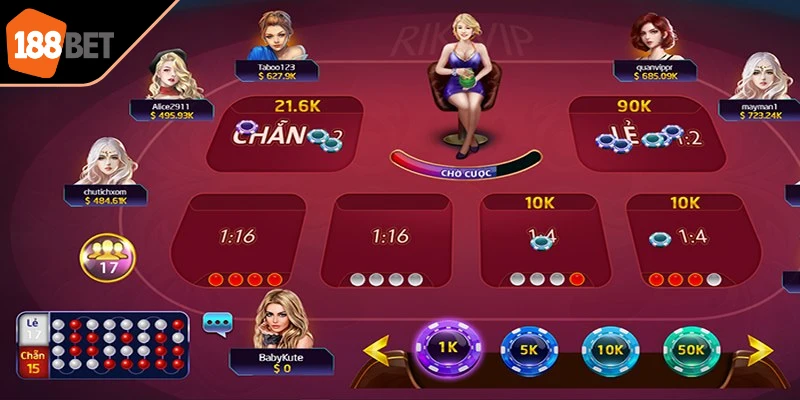Screen dimensions: 800x400
Task: Open the chat bubble icon
Action: 217,322
